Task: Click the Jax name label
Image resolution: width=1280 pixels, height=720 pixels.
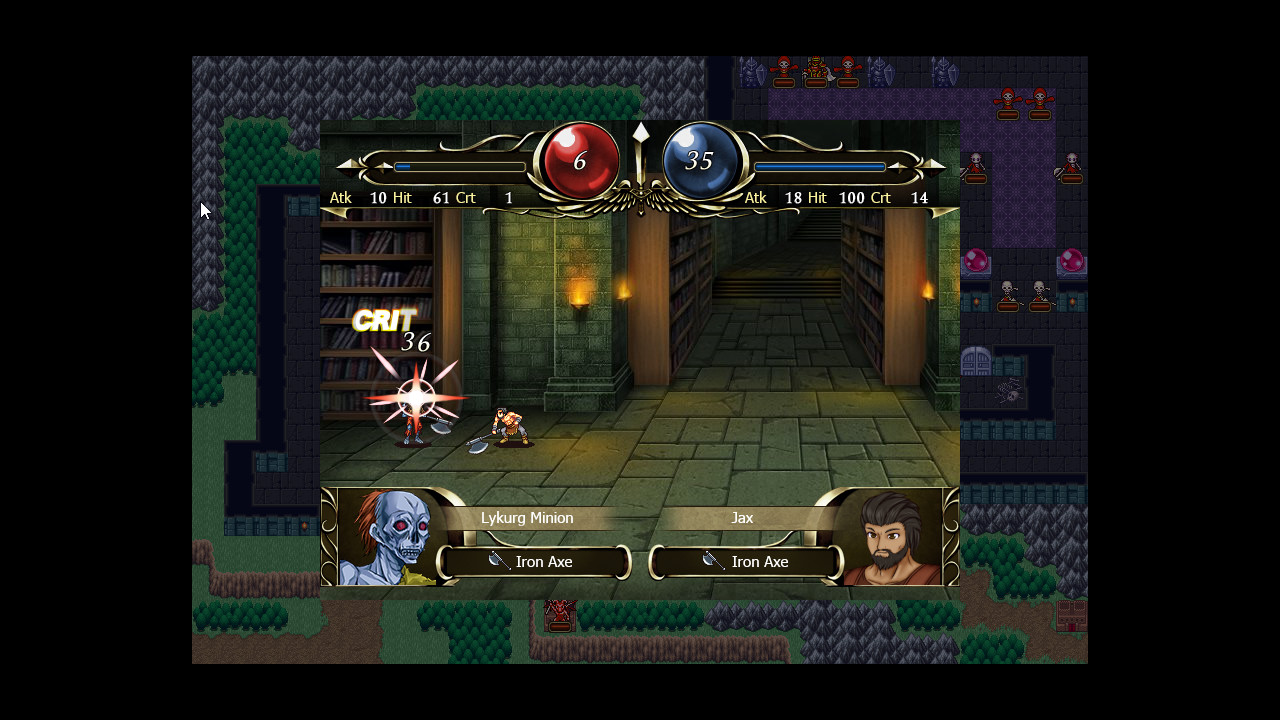Action: (x=742, y=518)
